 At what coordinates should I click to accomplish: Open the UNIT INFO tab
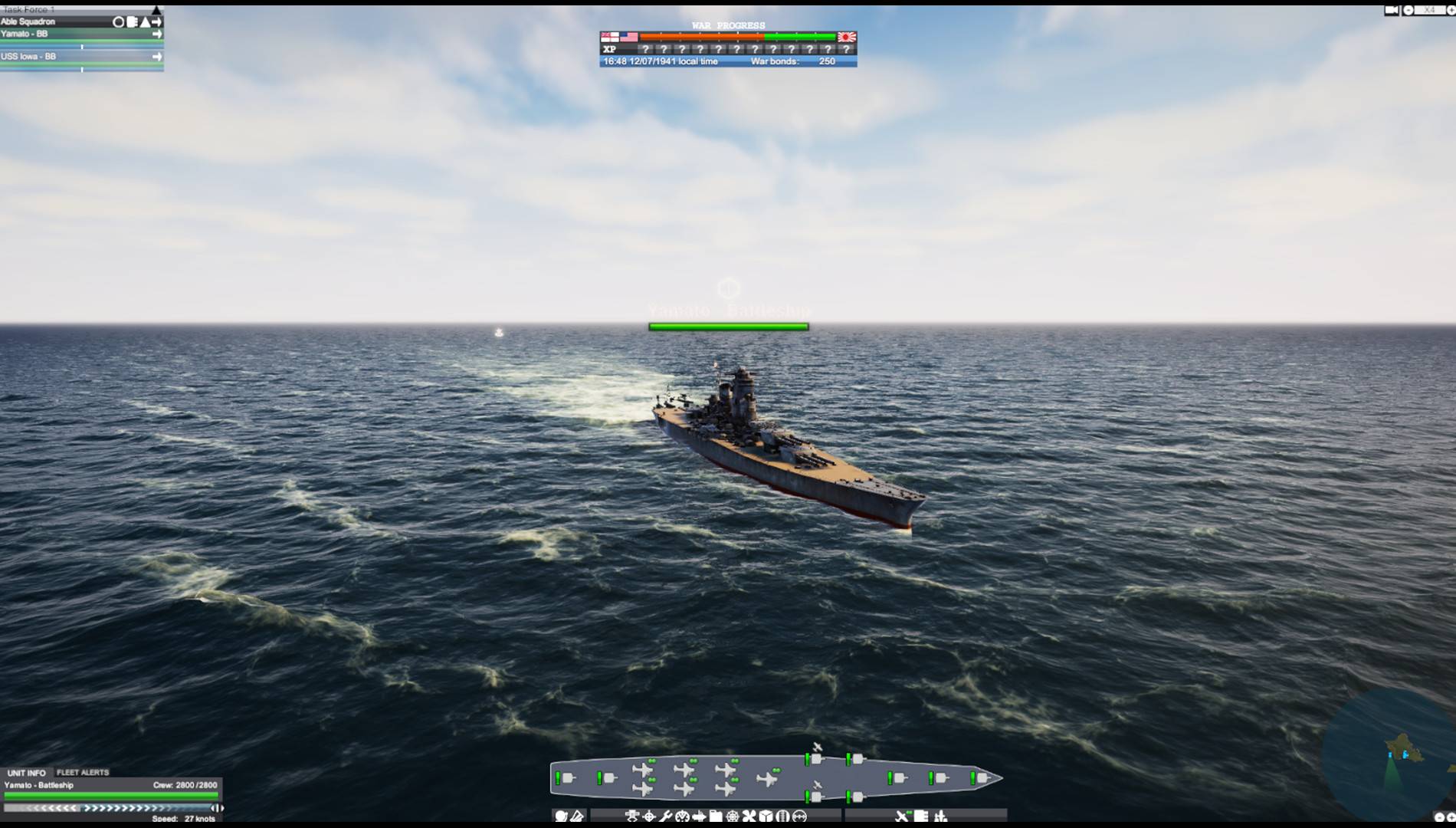coord(27,772)
